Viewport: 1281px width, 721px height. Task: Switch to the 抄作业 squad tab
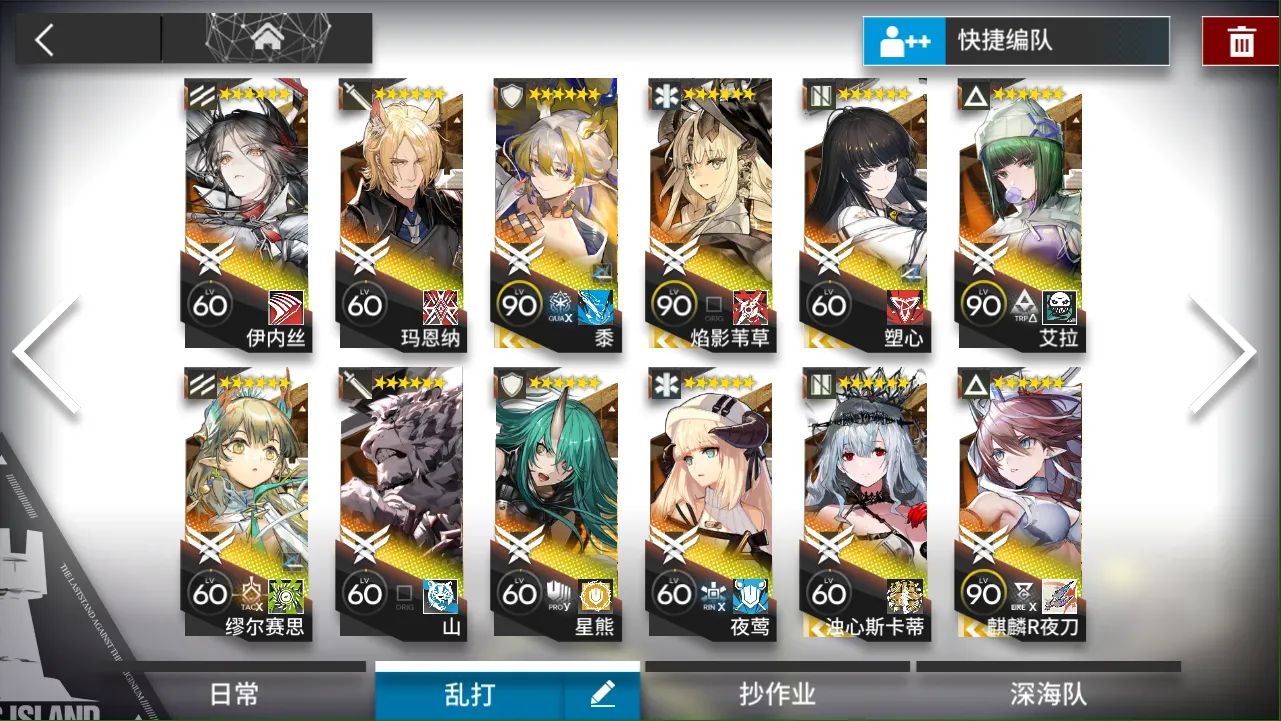[x=777, y=692]
